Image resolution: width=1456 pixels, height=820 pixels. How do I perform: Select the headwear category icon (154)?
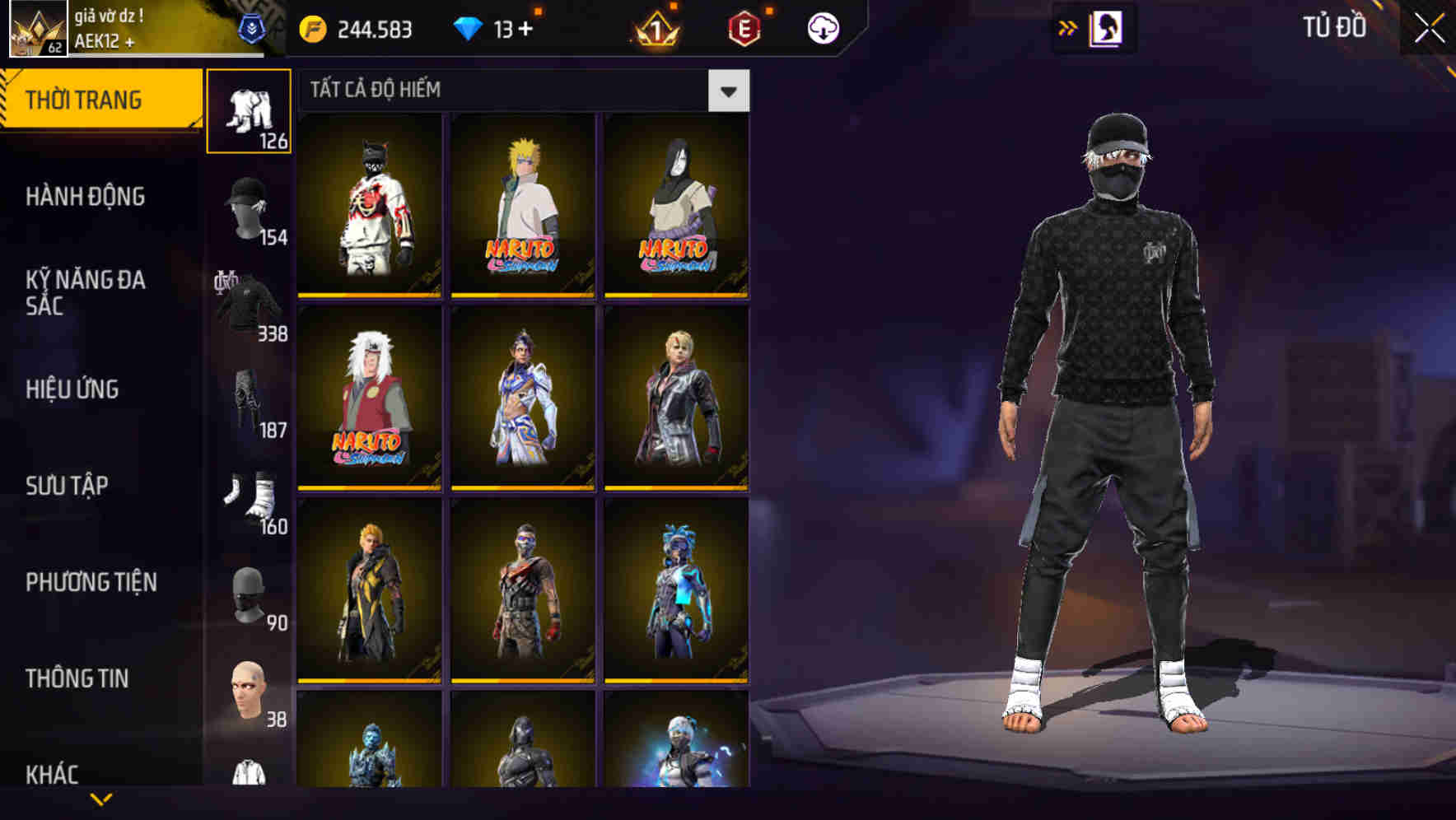(245, 211)
